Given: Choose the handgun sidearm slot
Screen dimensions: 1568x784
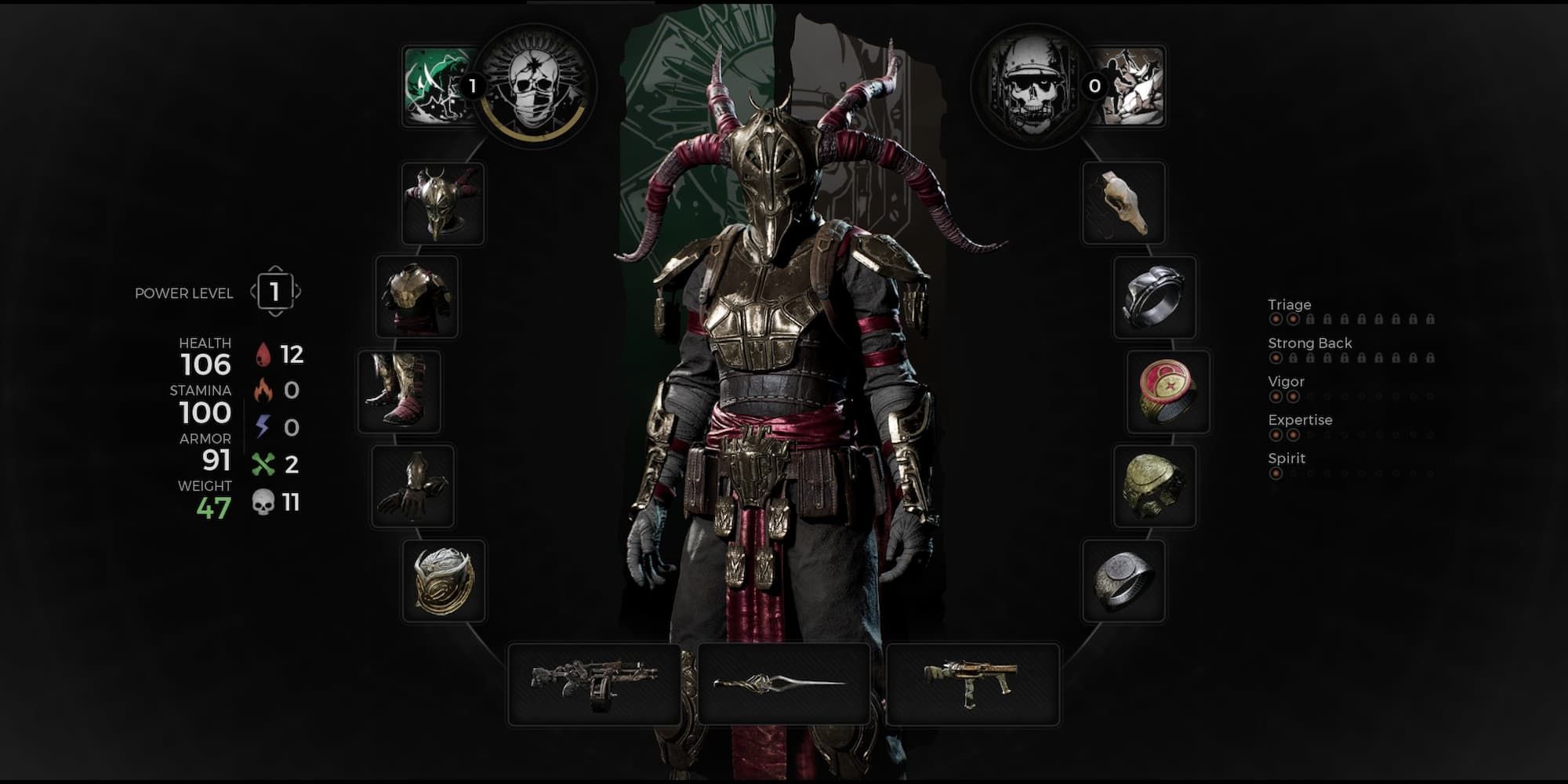Looking at the screenshot, I should 972,684.
